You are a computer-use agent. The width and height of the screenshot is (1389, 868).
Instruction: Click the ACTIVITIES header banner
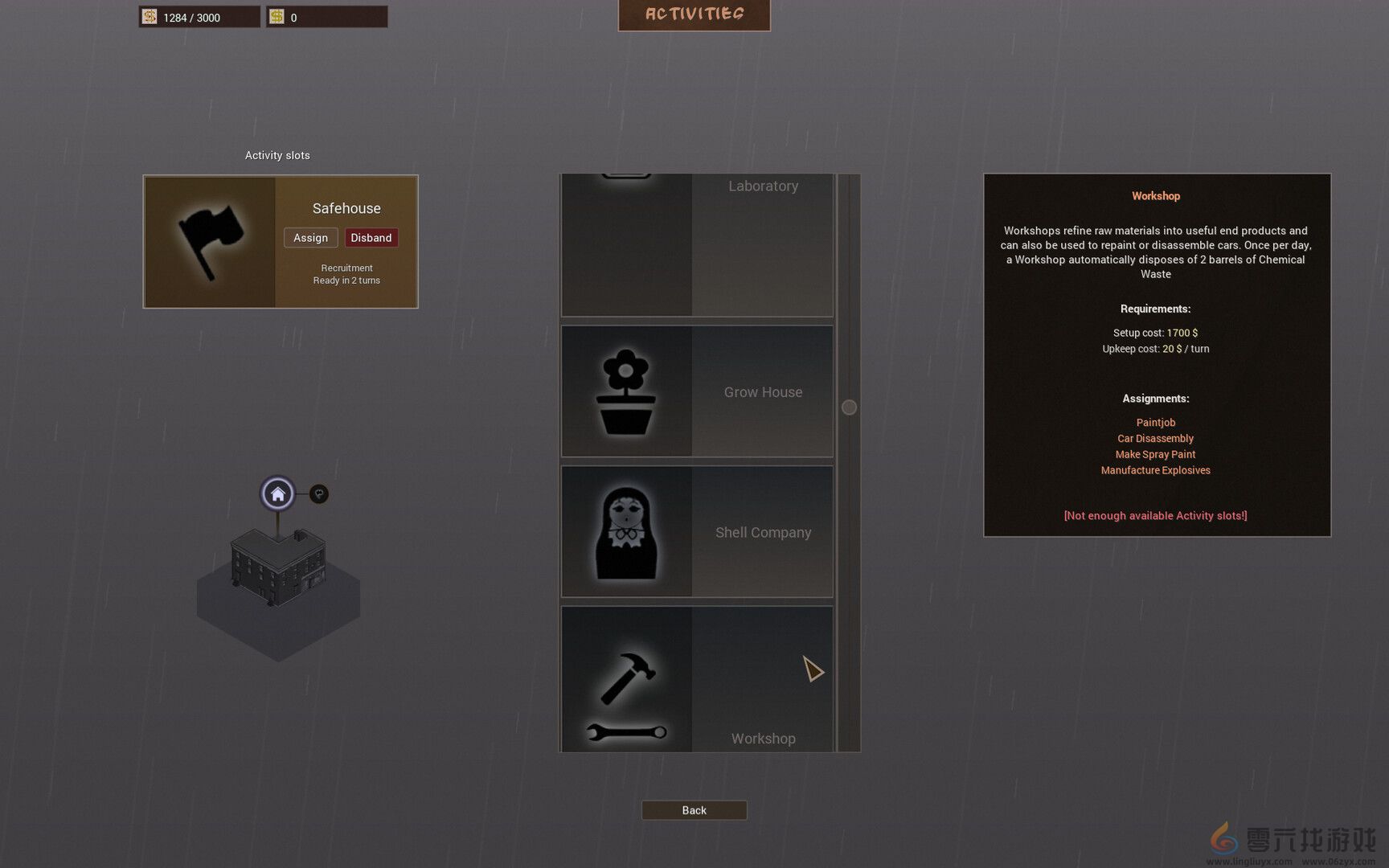click(694, 13)
